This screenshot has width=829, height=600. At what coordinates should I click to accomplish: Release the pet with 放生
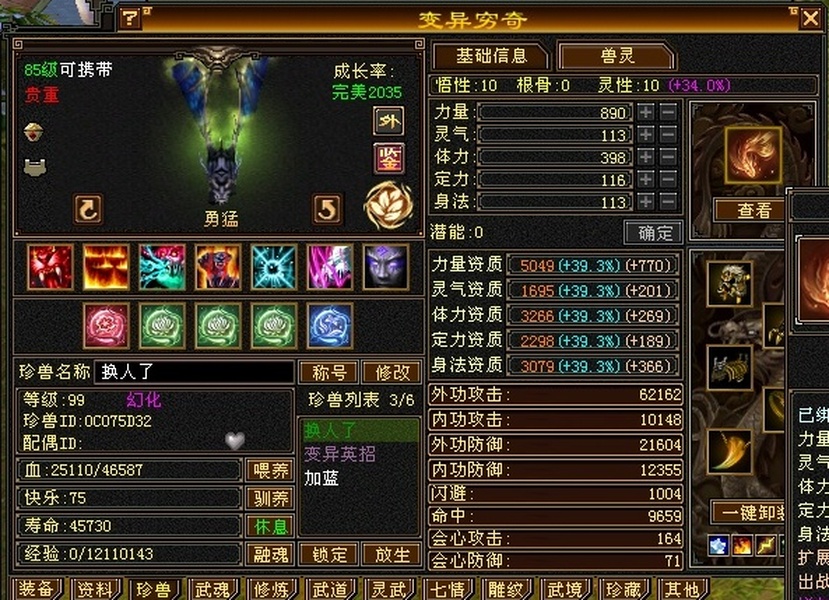tap(391, 554)
